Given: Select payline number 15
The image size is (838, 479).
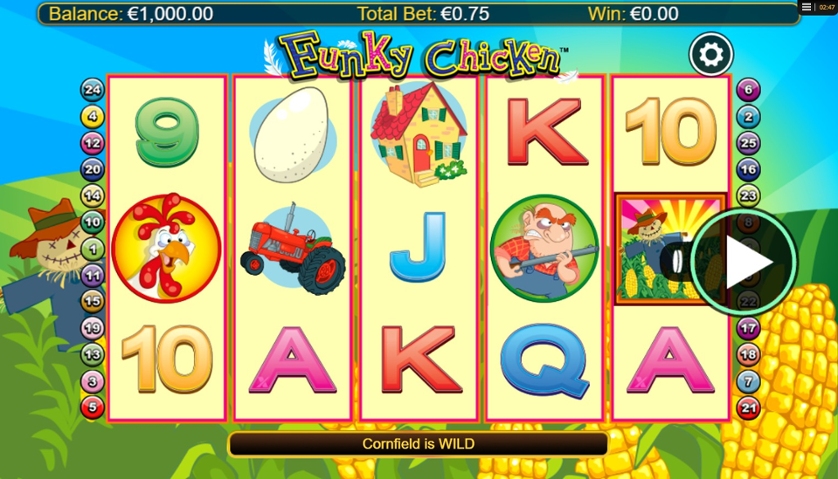Looking at the screenshot, I should pos(93,301).
